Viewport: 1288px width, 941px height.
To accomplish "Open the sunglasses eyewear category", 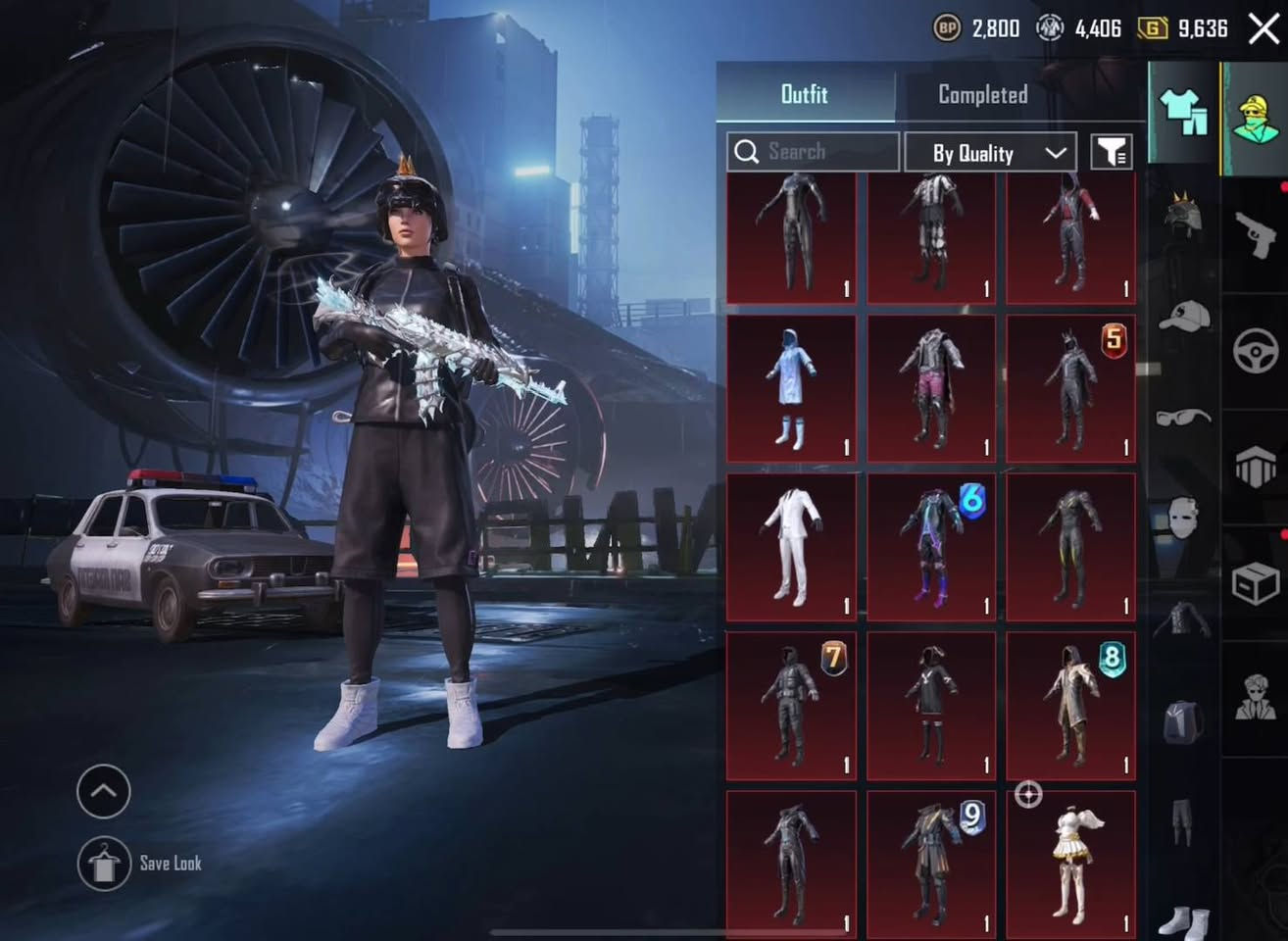I will pyautogui.click(x=1184, y=419).
